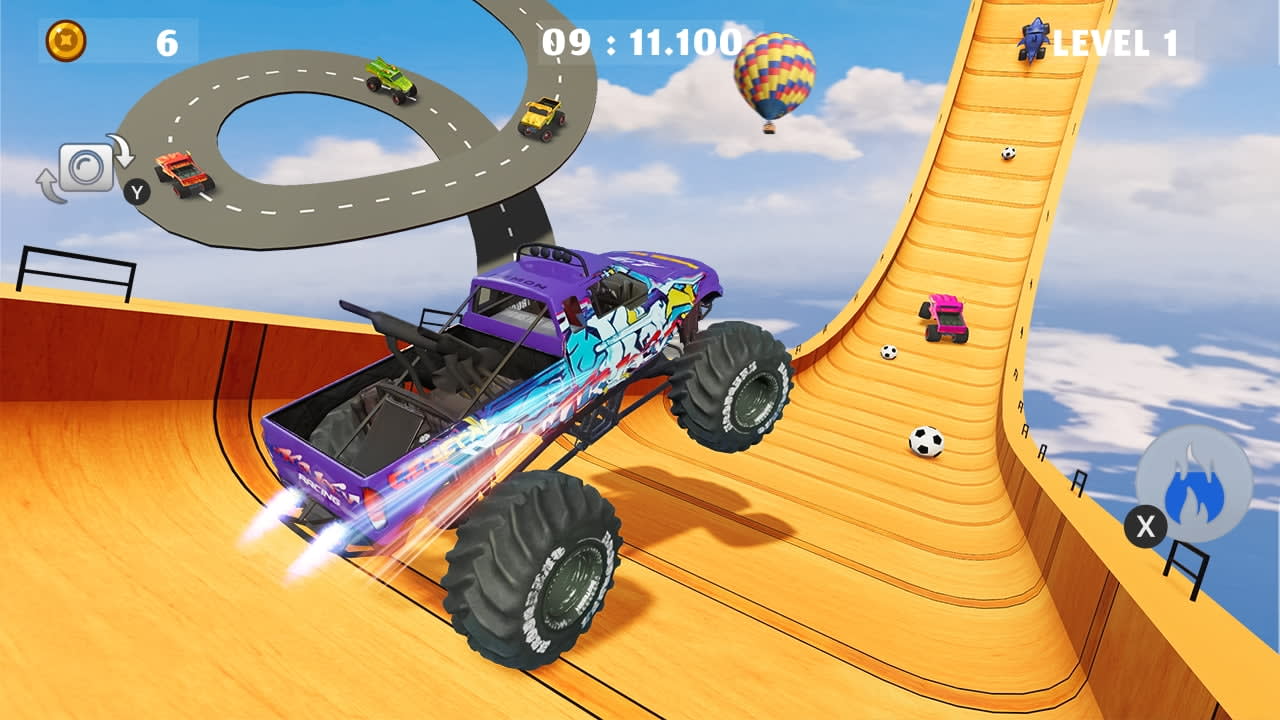This screenshot has height=720, width=1280.
Task: Click the soccer ball on the ramp
Action: pos(927,440)
